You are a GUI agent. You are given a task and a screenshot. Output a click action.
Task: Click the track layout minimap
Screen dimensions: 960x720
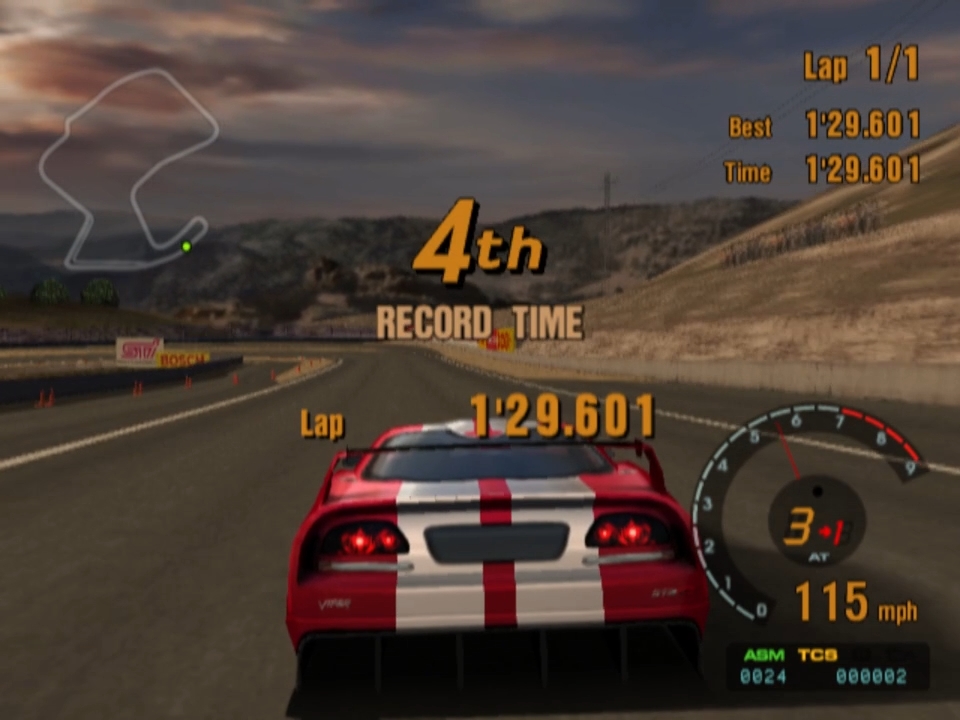[x=128, y=168]
